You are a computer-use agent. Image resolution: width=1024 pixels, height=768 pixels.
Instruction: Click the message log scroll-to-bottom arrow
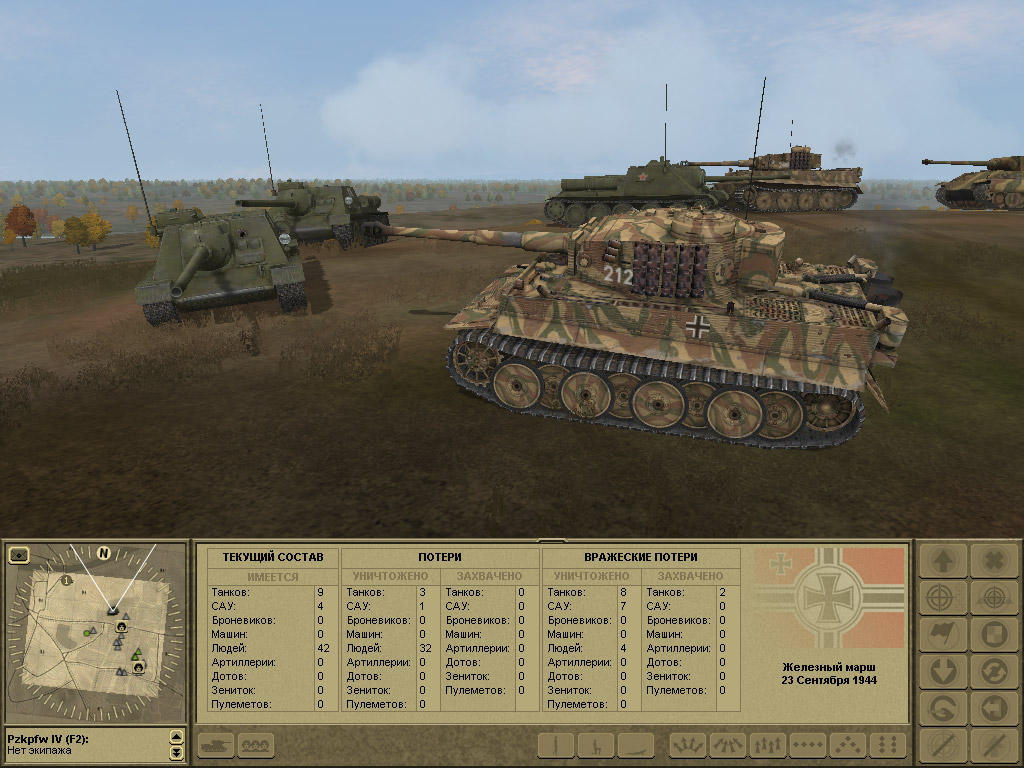[x=177, y=752]
